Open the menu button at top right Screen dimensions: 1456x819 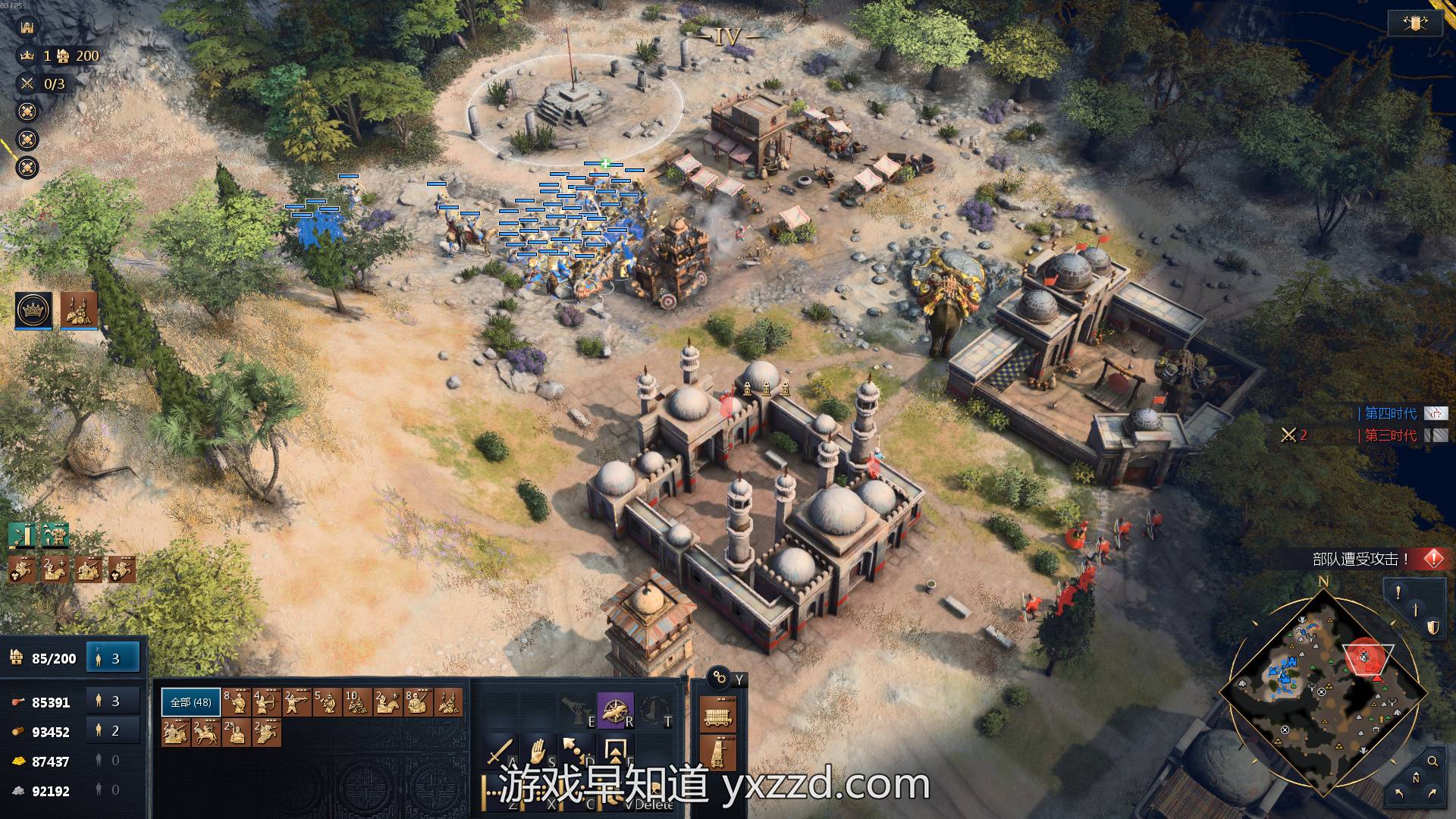(x=1414, y=24)
